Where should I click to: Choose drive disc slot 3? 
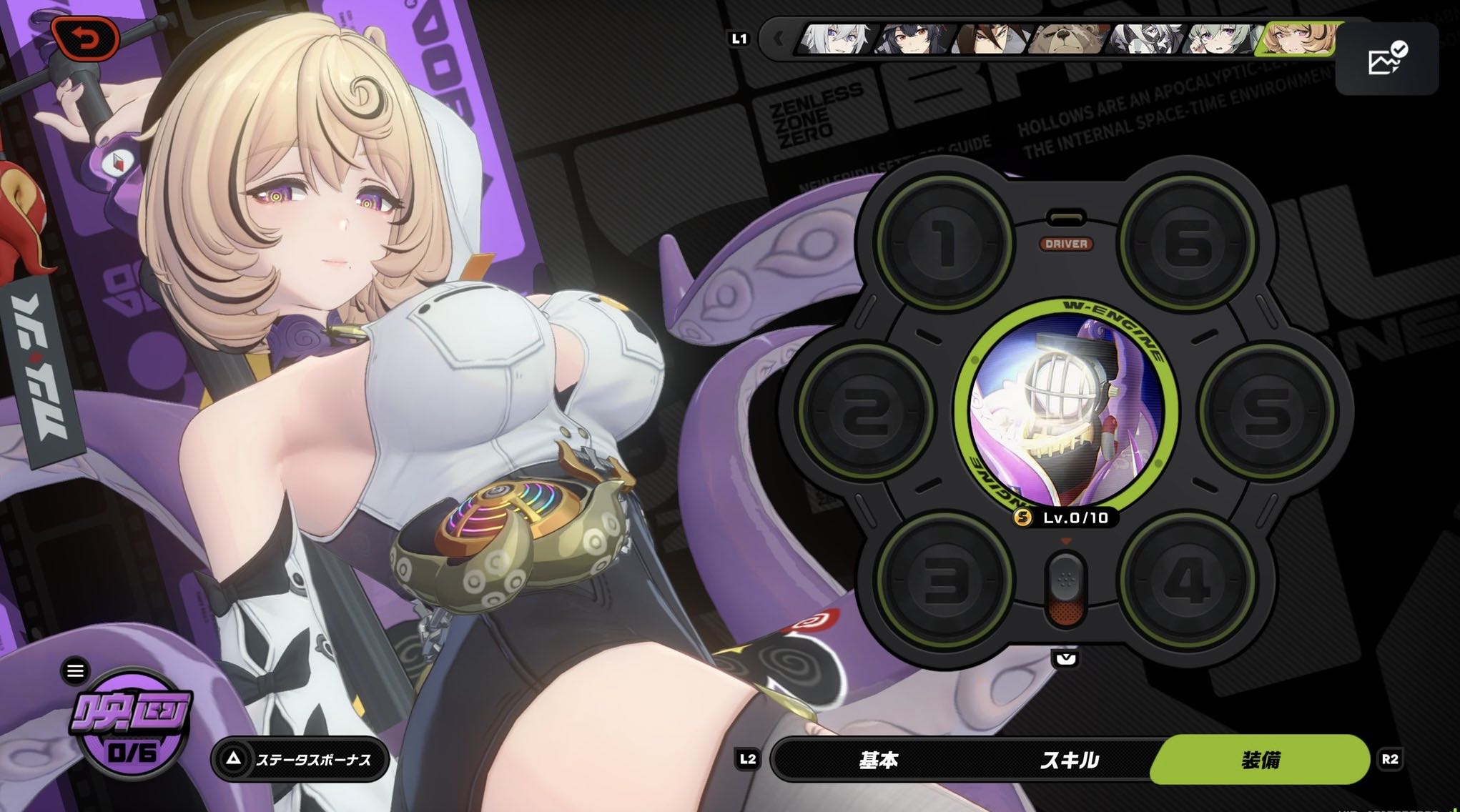pyautogui.click(x=944, y=580)
